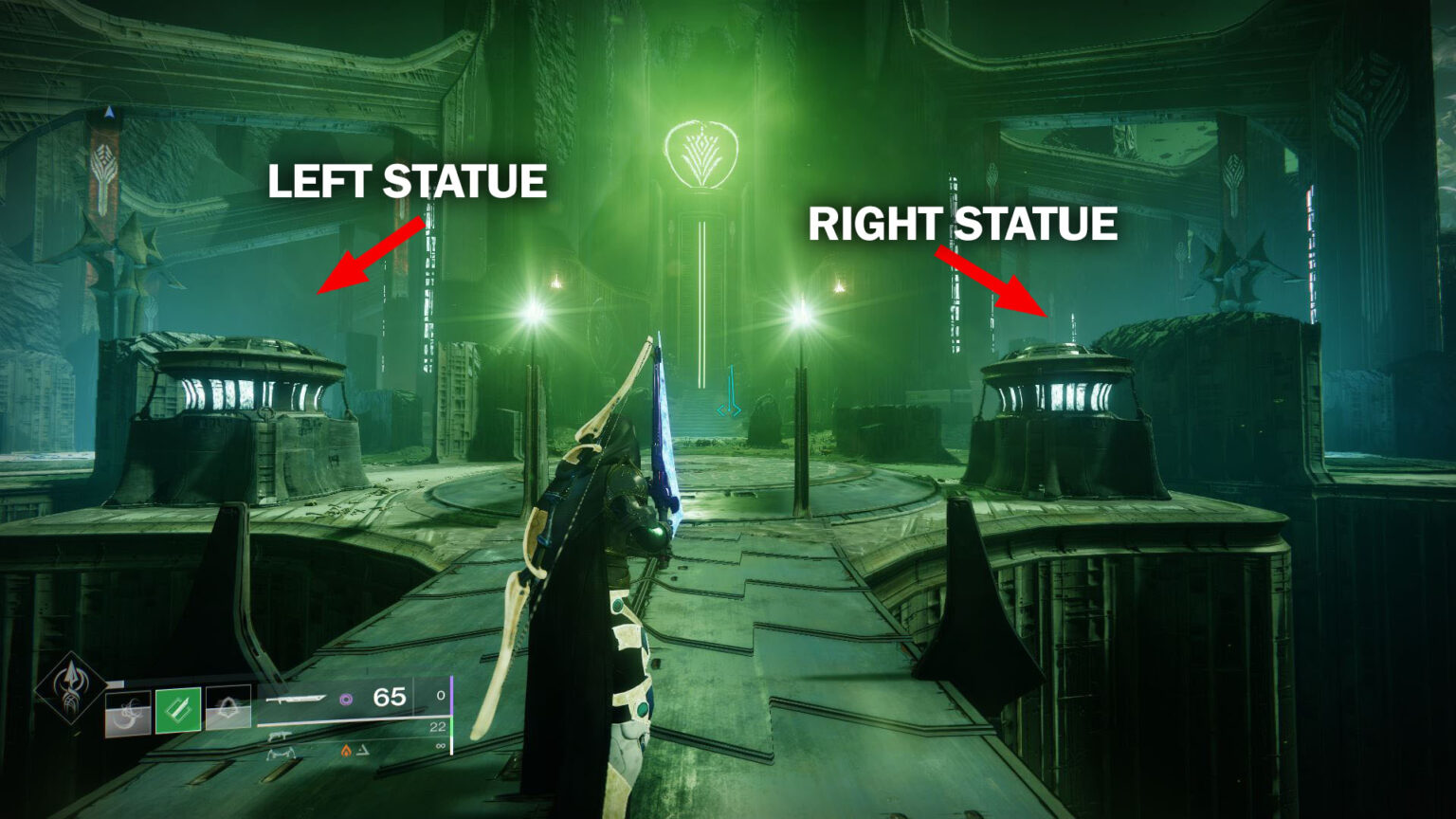Click the purple special ammo meter bar
The height and width of the screenshot is (819, 1456).
point(450,697)
